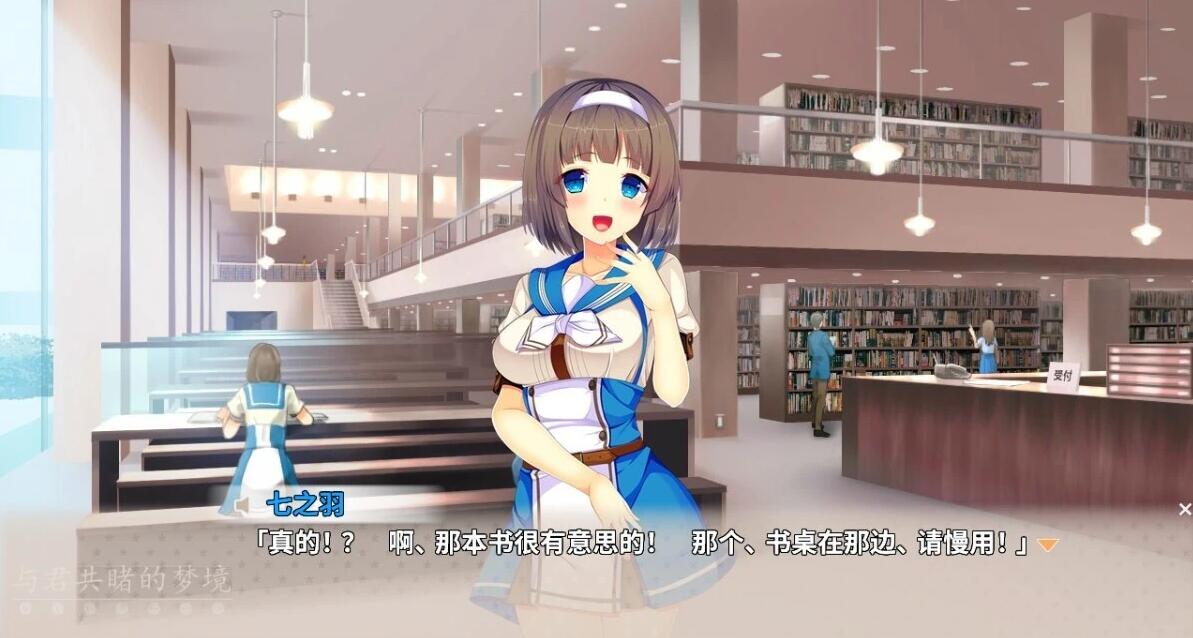Advance dialogue via the orange arrow
Image resolution: width=1193 pixels, height=638 pixels.
(1047, 545)
